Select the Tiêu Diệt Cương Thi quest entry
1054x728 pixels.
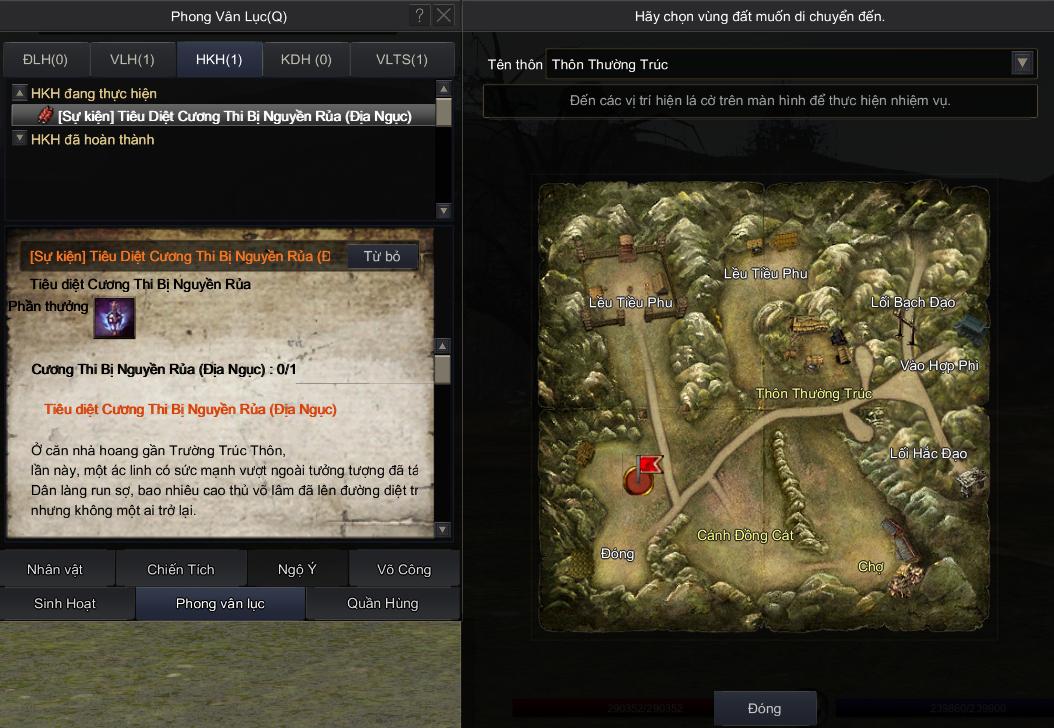tap(234, 116)
